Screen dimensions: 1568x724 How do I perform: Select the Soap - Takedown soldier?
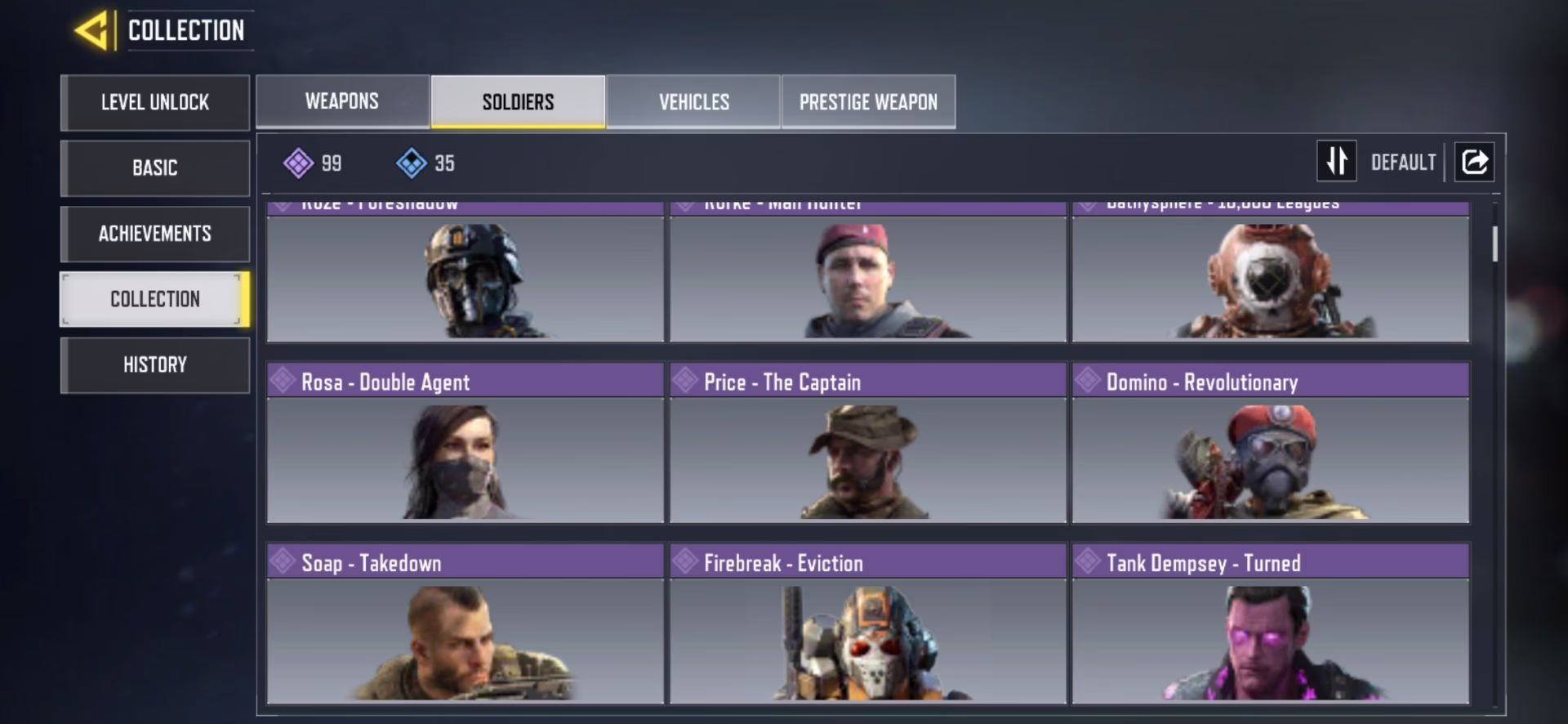click(x=465, y=624)
